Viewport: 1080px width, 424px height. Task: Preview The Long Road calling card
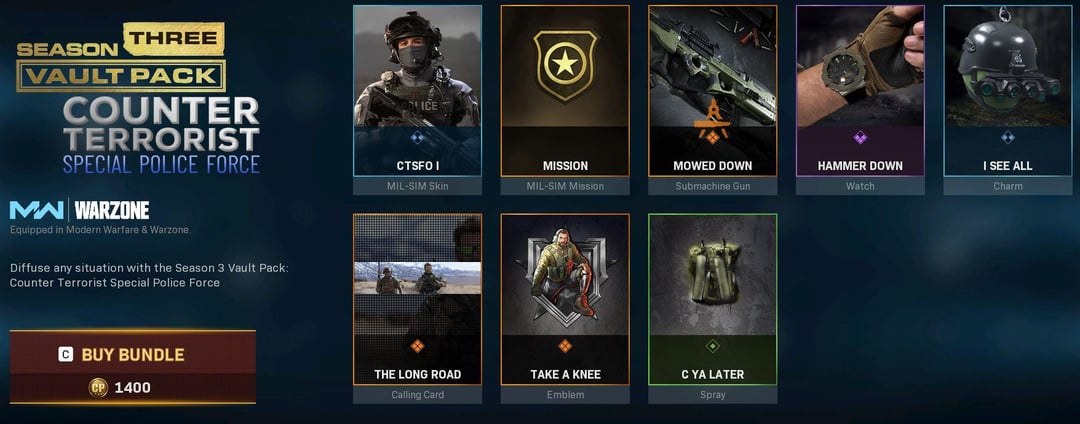click(417, 300)
